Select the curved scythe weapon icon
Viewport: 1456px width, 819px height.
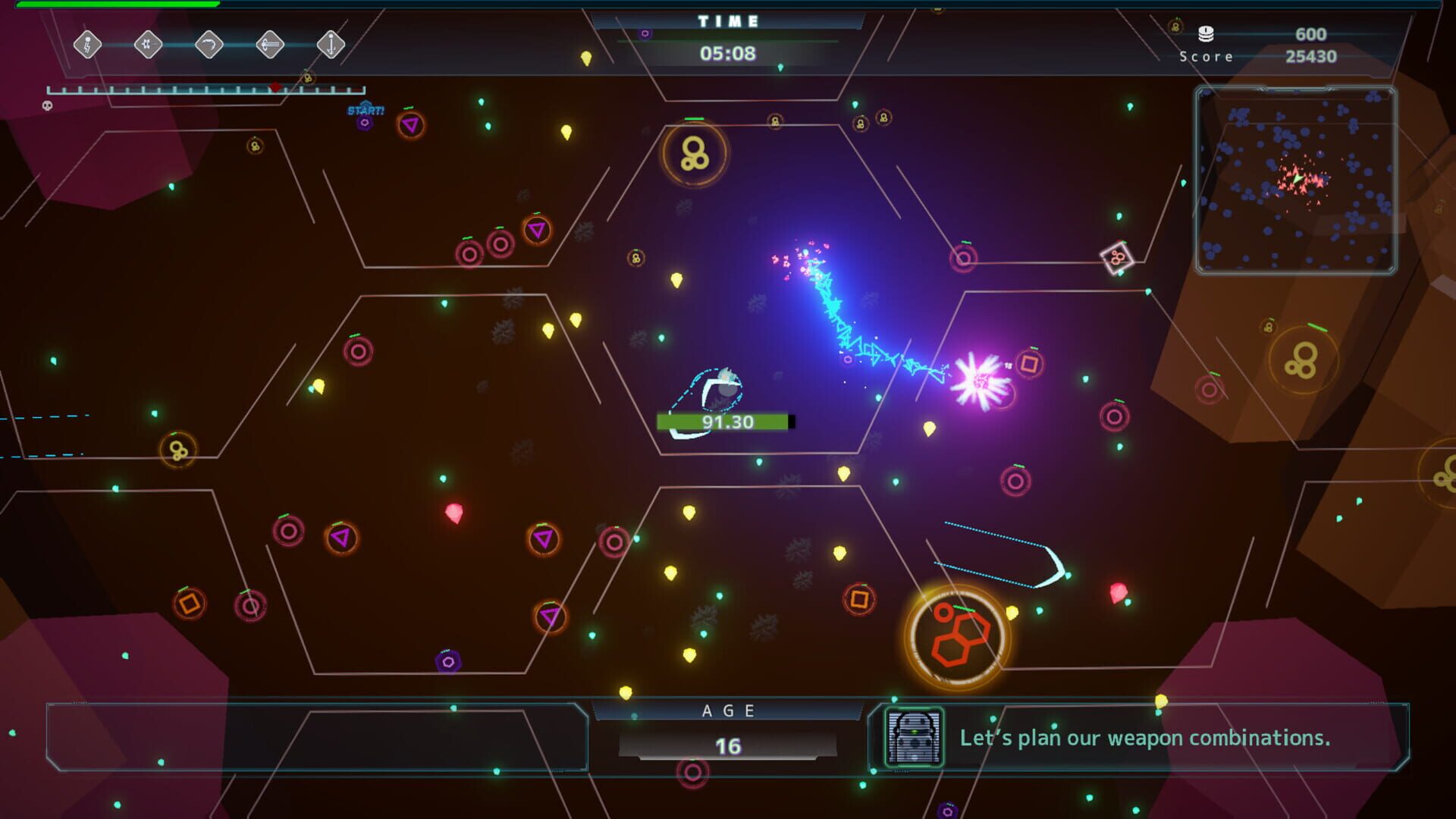pyautogui.click(x=209, y=45)
